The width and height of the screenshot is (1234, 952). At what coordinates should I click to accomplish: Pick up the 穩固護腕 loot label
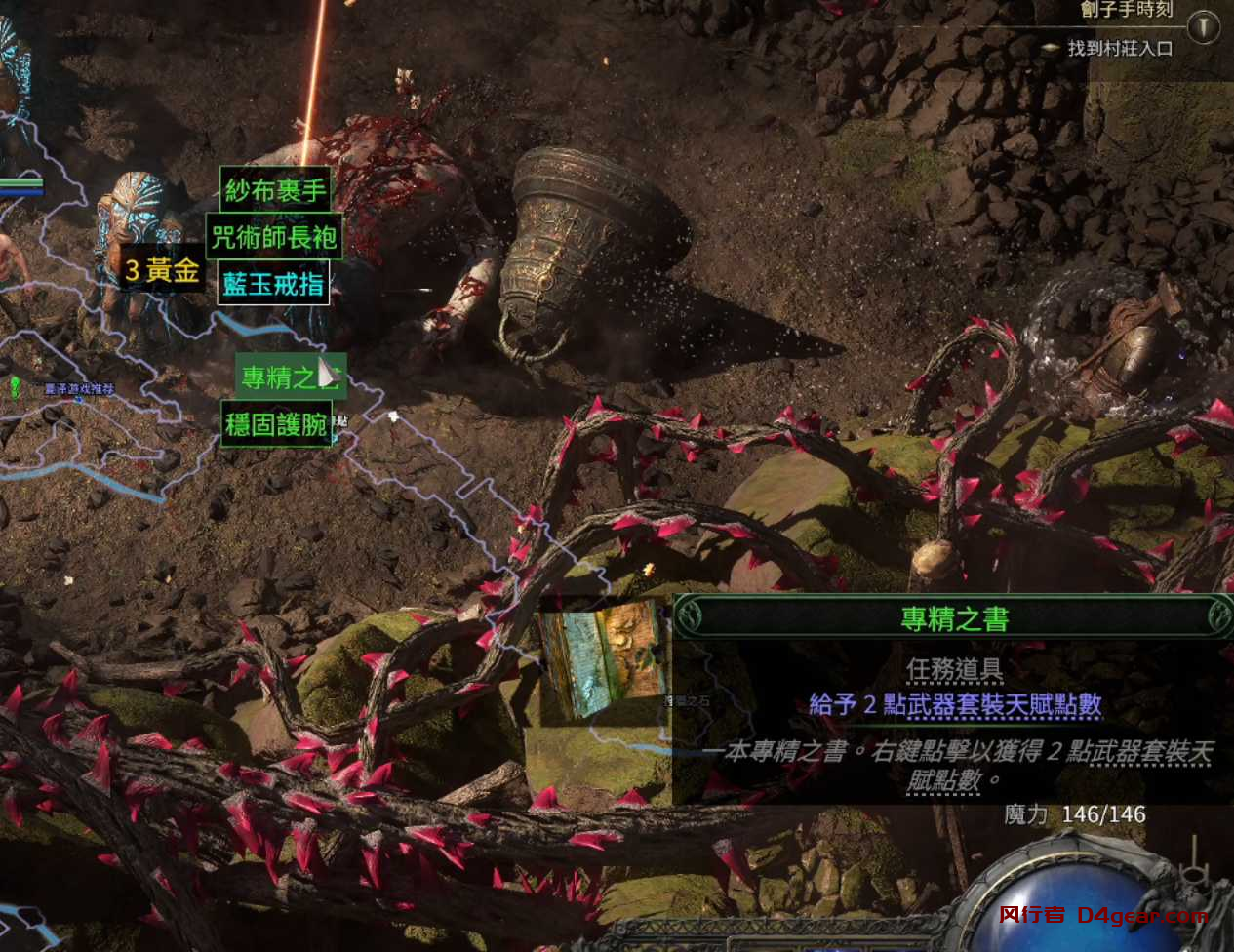(276, 424)
